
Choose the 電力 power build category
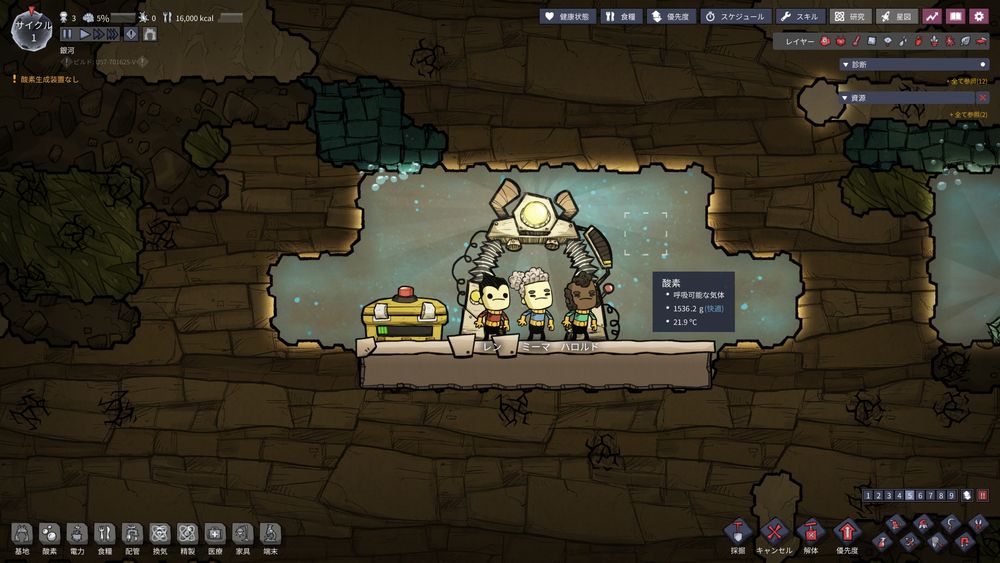(77, 538)
